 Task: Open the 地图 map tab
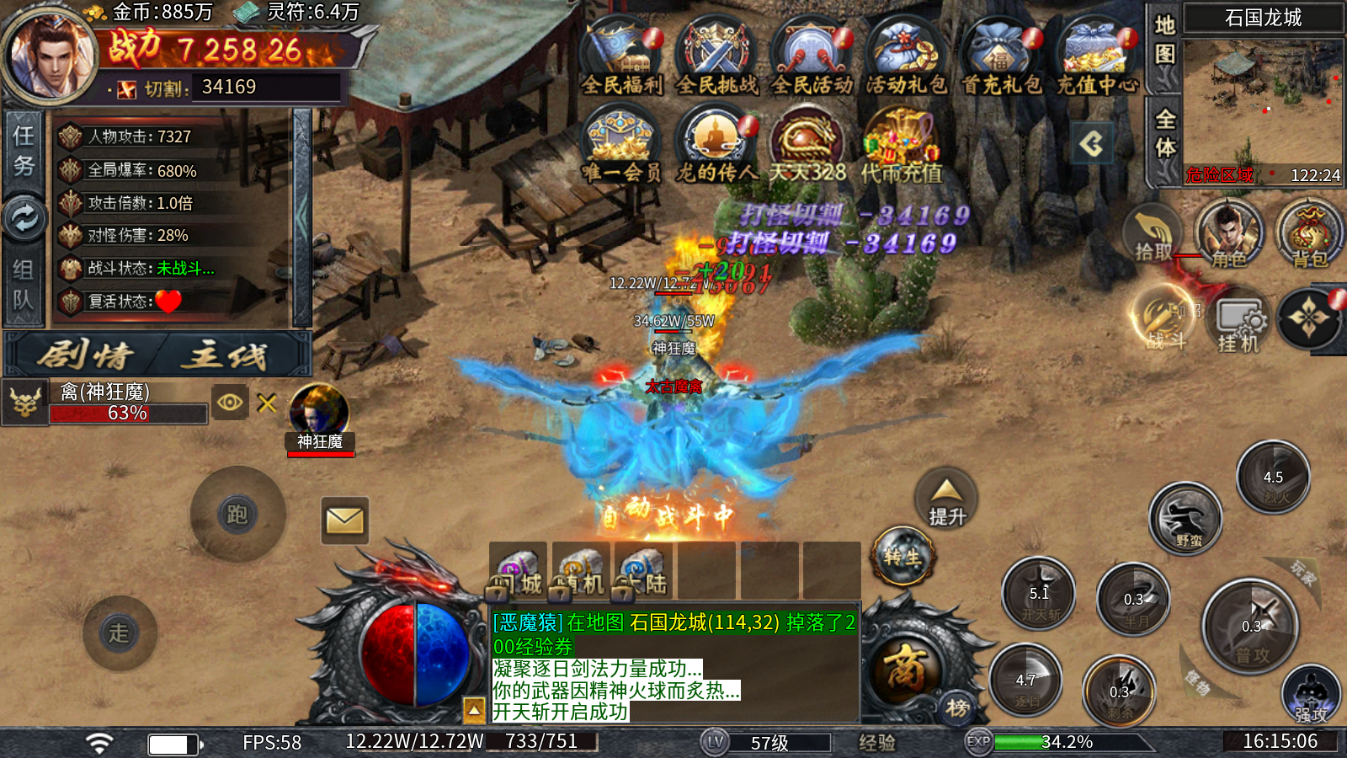click(1164, 39)
